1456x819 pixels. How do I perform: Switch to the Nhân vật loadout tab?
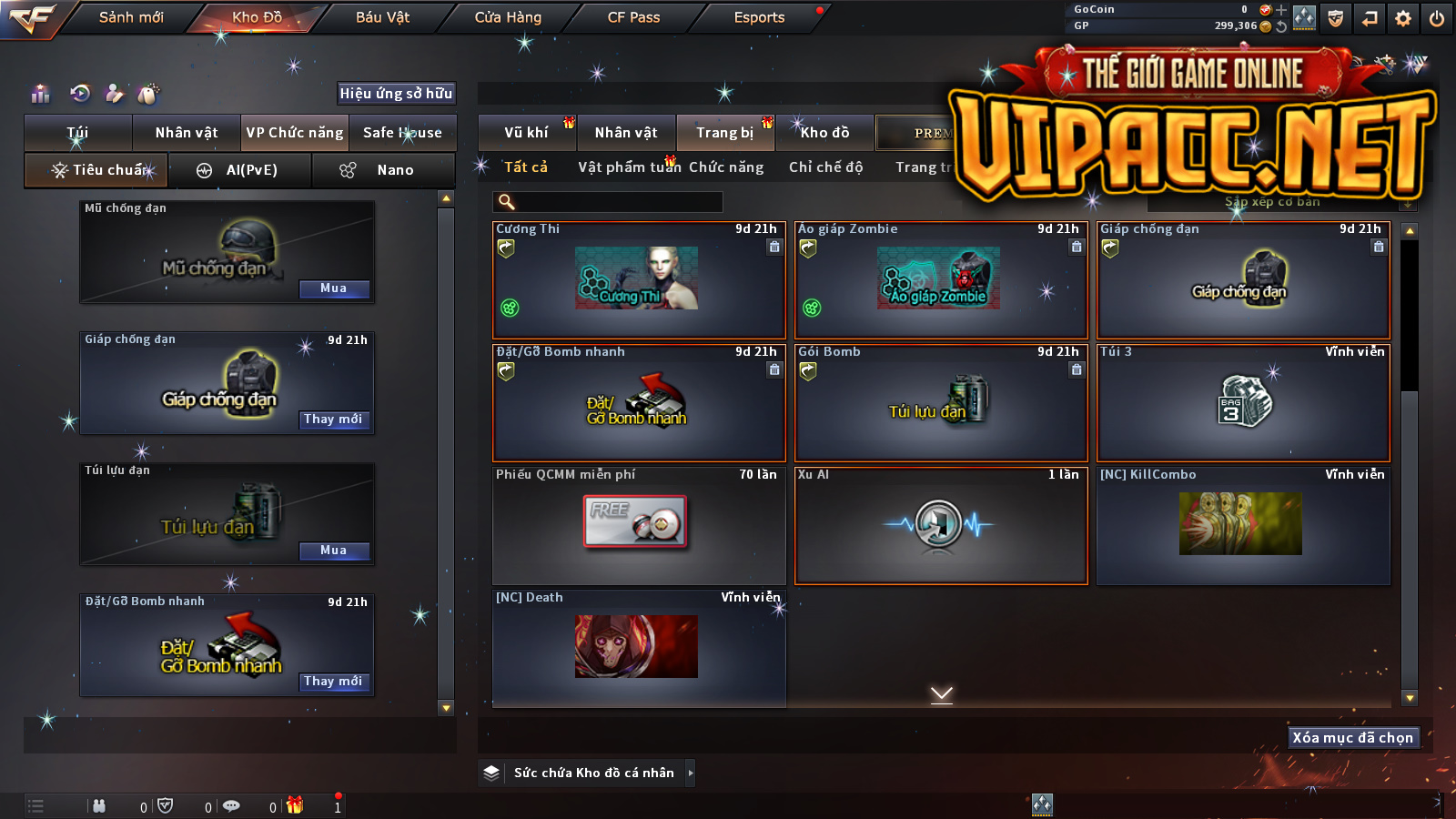[x=187, y=133]
